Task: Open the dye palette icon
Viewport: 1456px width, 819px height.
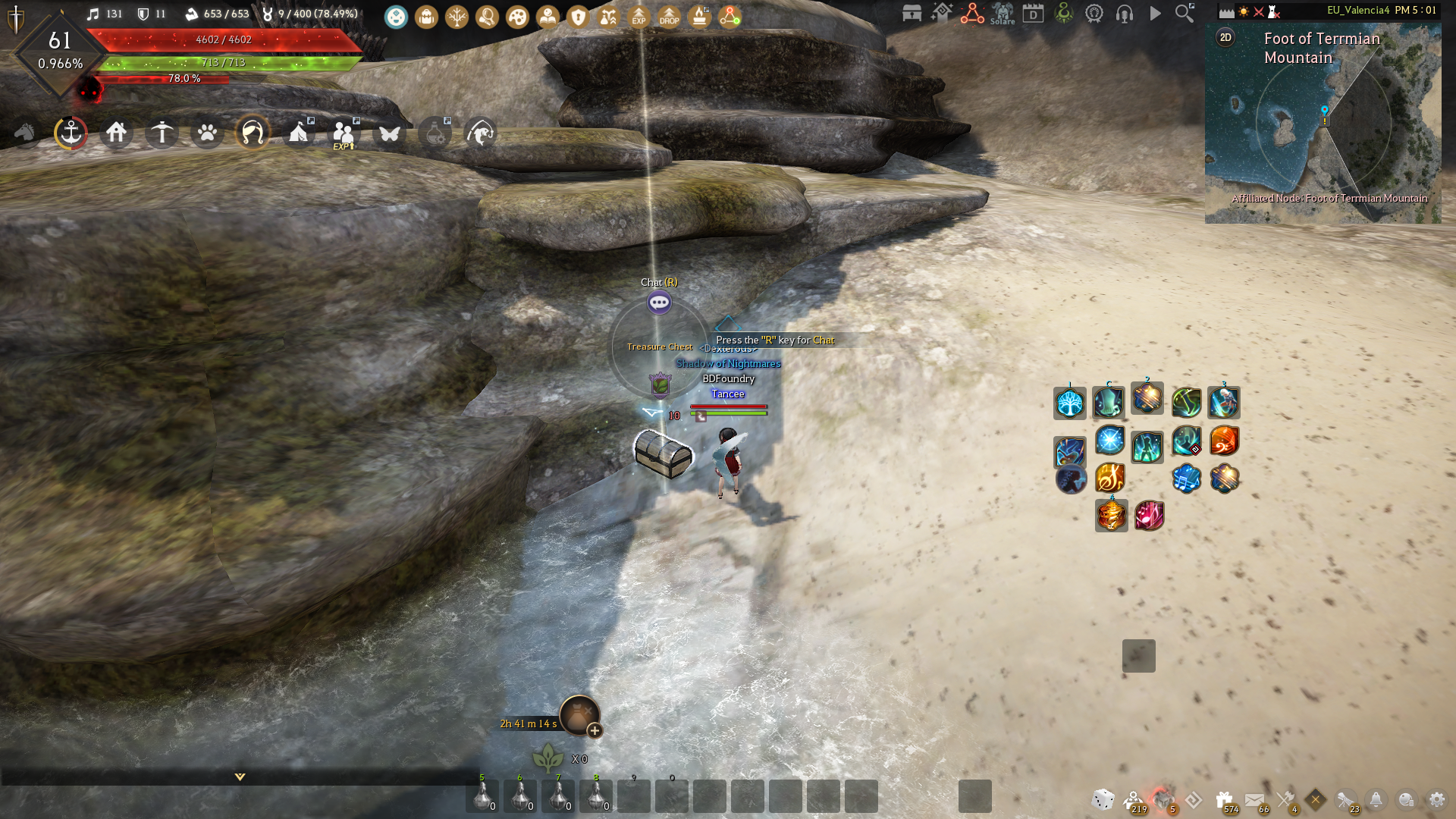Action: tap(516, 16)
